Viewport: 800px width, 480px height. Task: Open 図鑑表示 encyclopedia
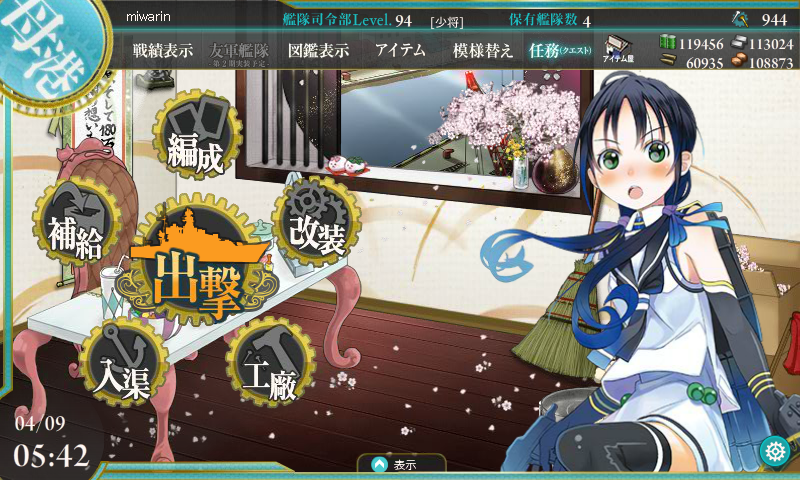click(317, 51)
